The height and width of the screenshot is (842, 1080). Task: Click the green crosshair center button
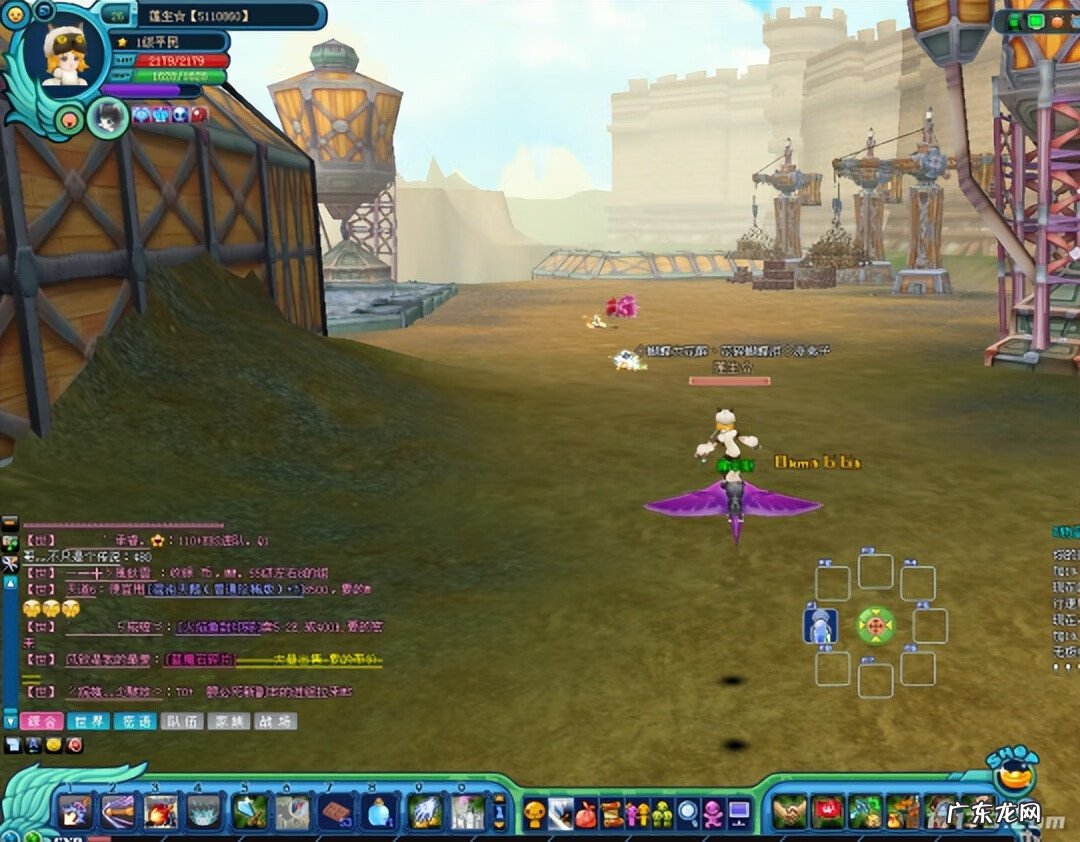point(875,626)
